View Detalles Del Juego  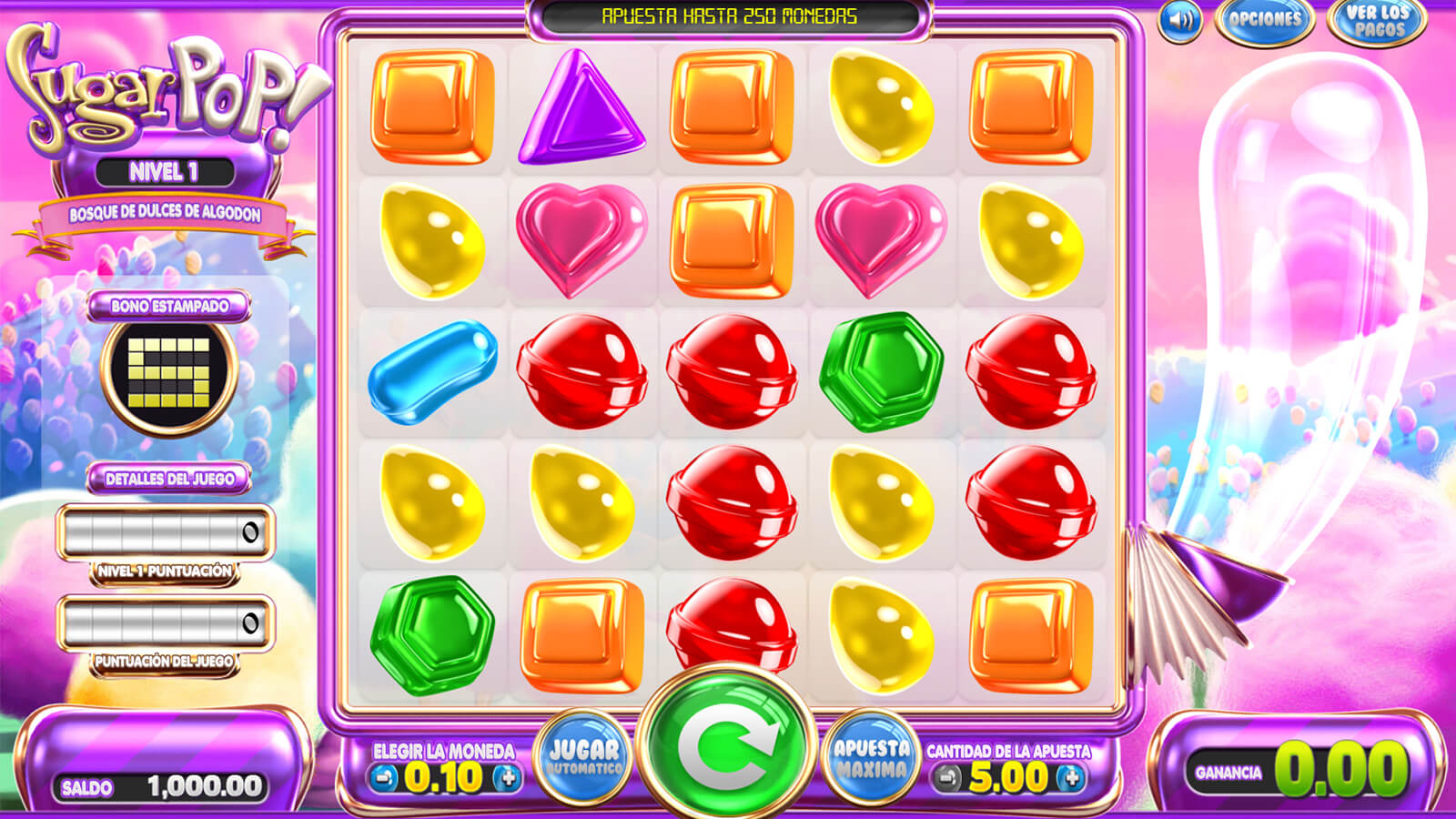(x=169, y=479)
